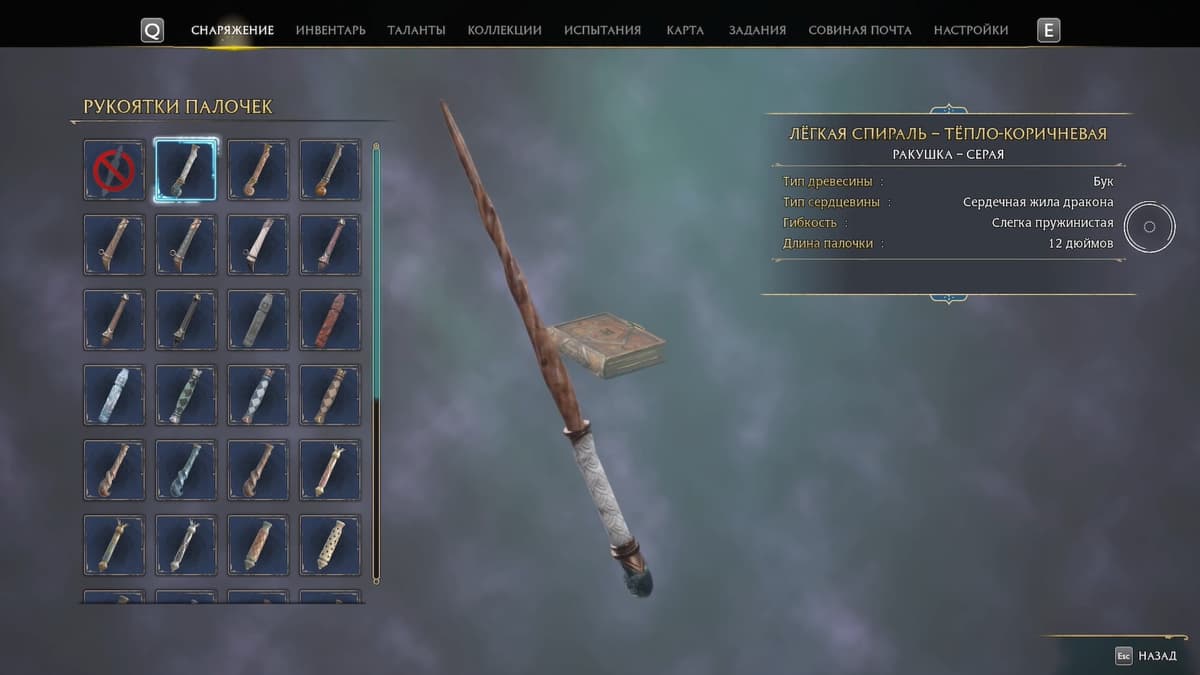Open the Настройки tab
This screenshot has height=675, width=1200.
970,30
